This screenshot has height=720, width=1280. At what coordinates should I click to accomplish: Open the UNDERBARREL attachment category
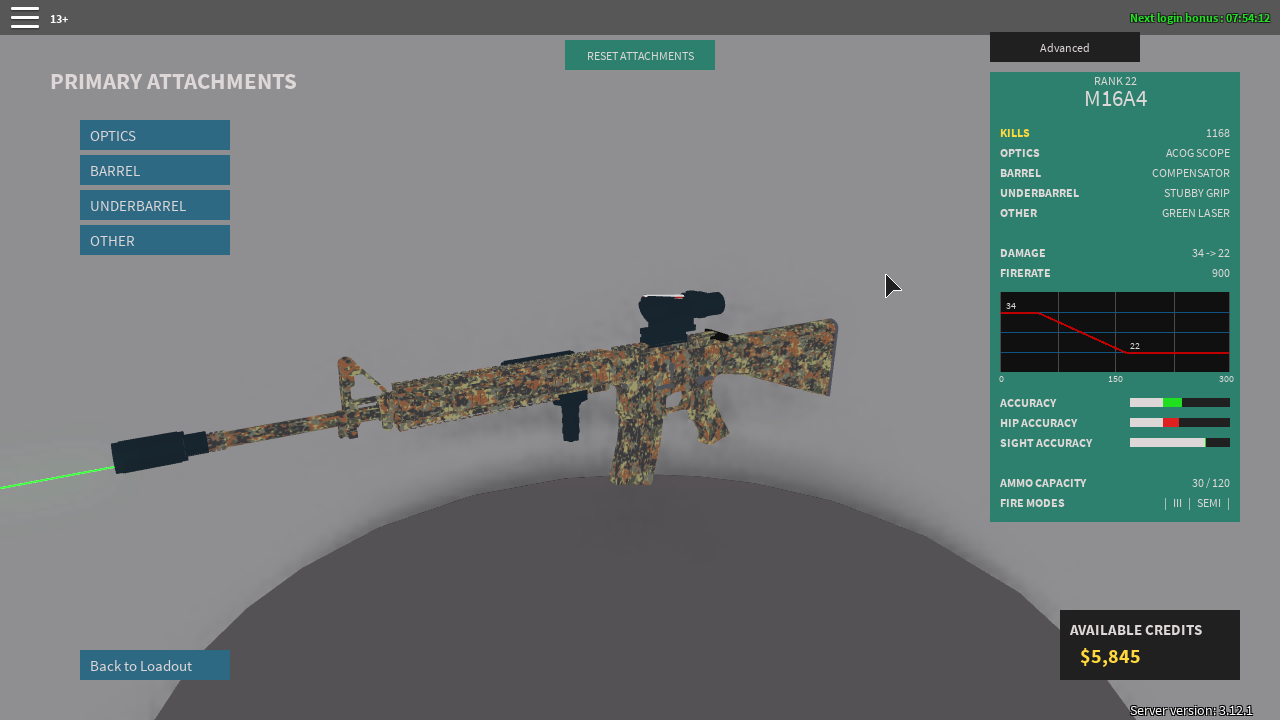coord(154,205)
